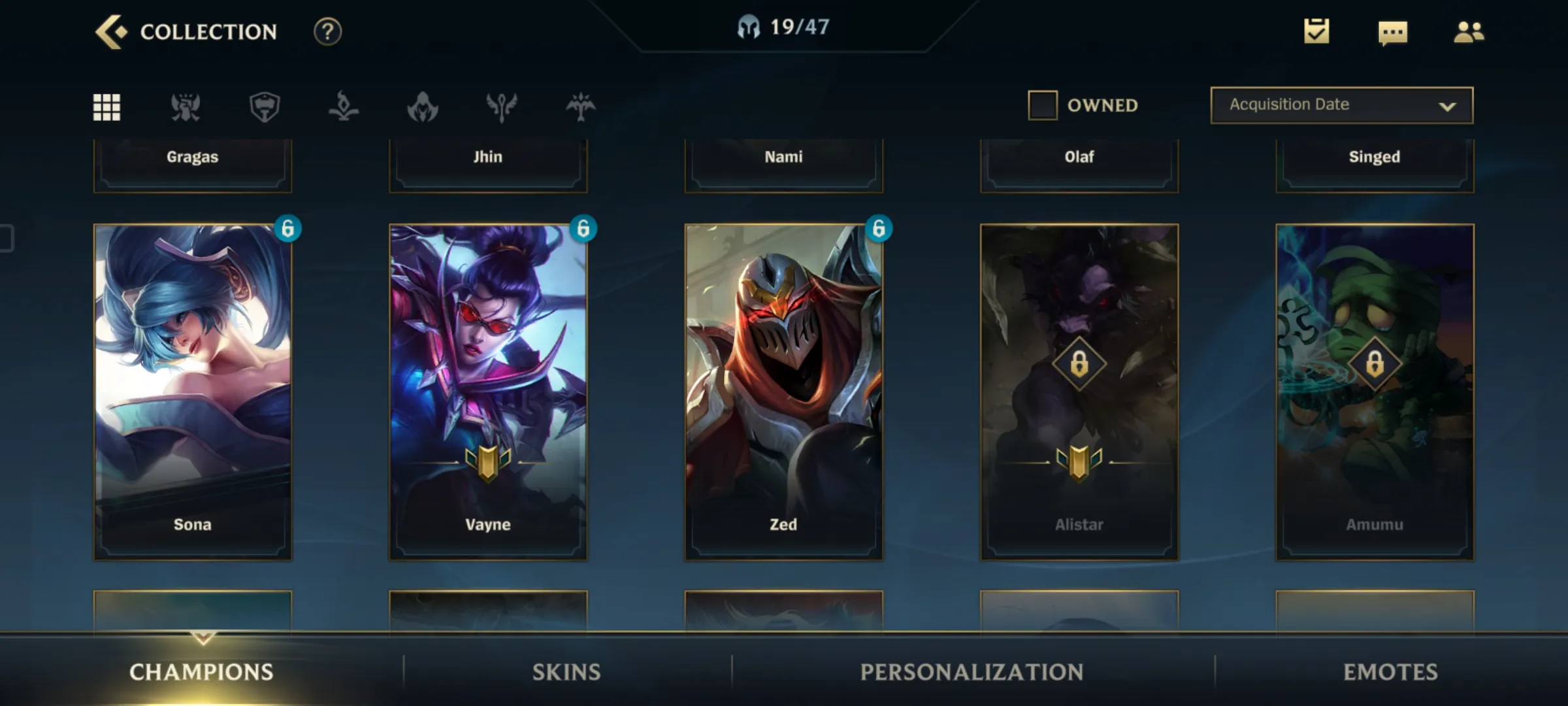This screenshot has height=706, width=1568.
Task: Open the friends list icon
Action: click(x=1468, y=32)
